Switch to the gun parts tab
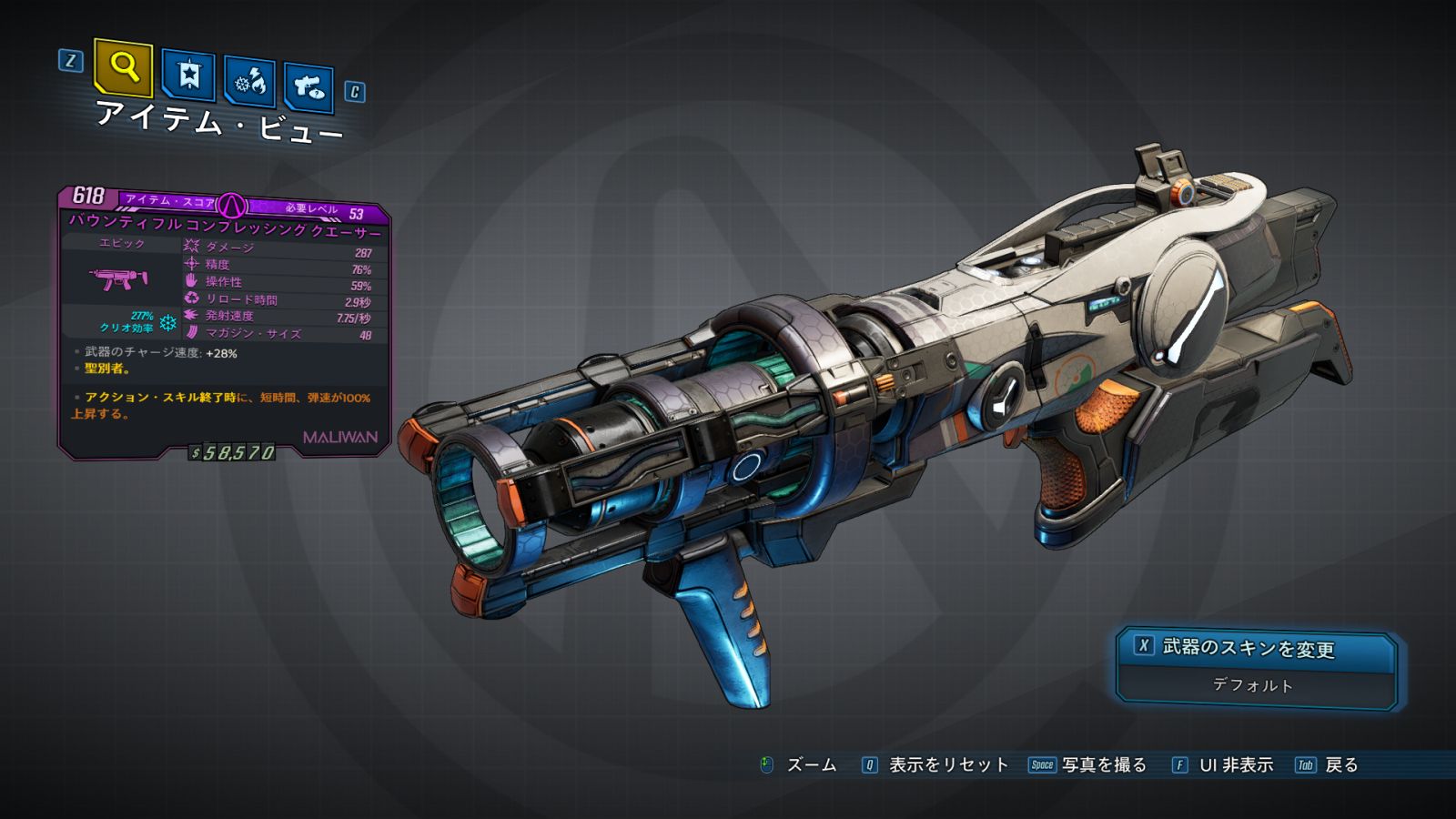The height and width of the screenshot is (819, 1456). tap(308, 87)
